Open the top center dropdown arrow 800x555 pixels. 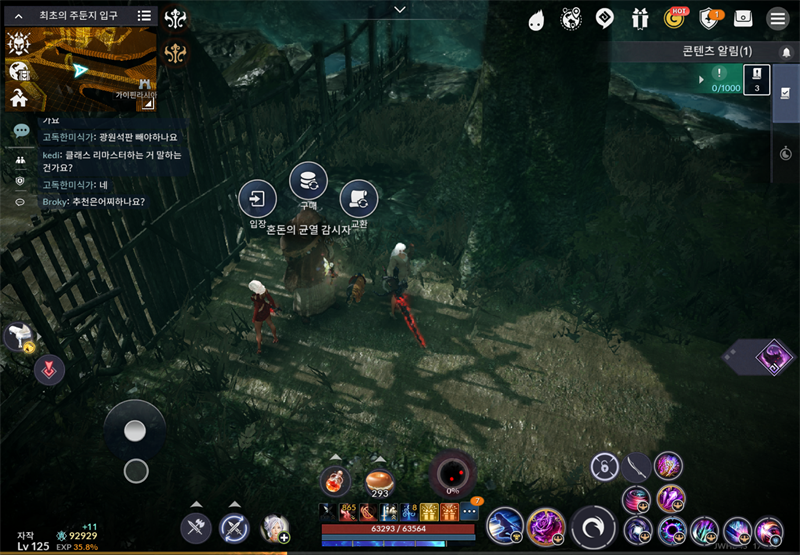pyautogui.click(x=400, y=9)
